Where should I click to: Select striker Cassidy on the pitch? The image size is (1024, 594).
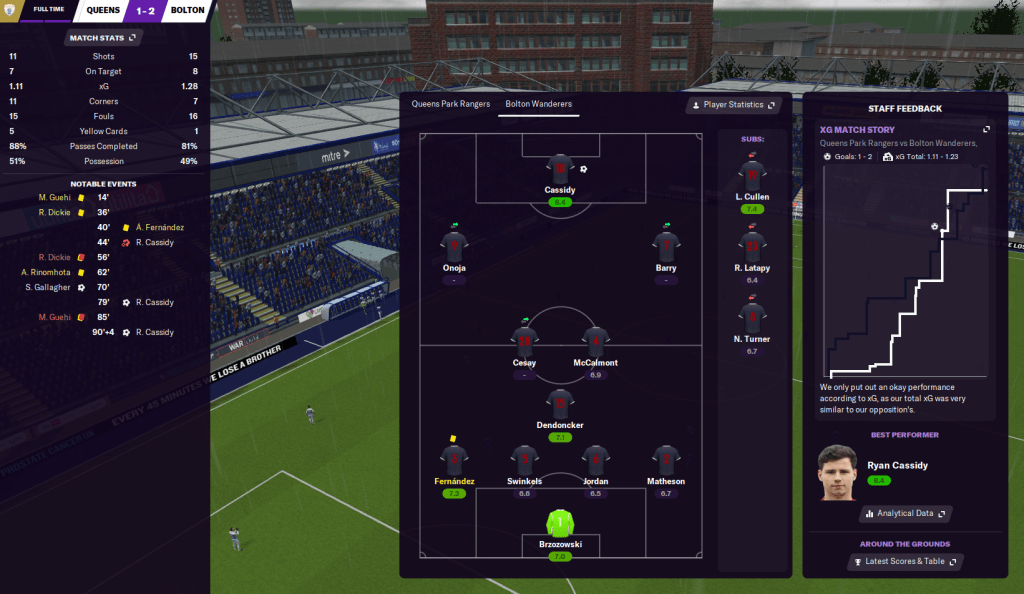pyautogui.click(x=560, y=170)
